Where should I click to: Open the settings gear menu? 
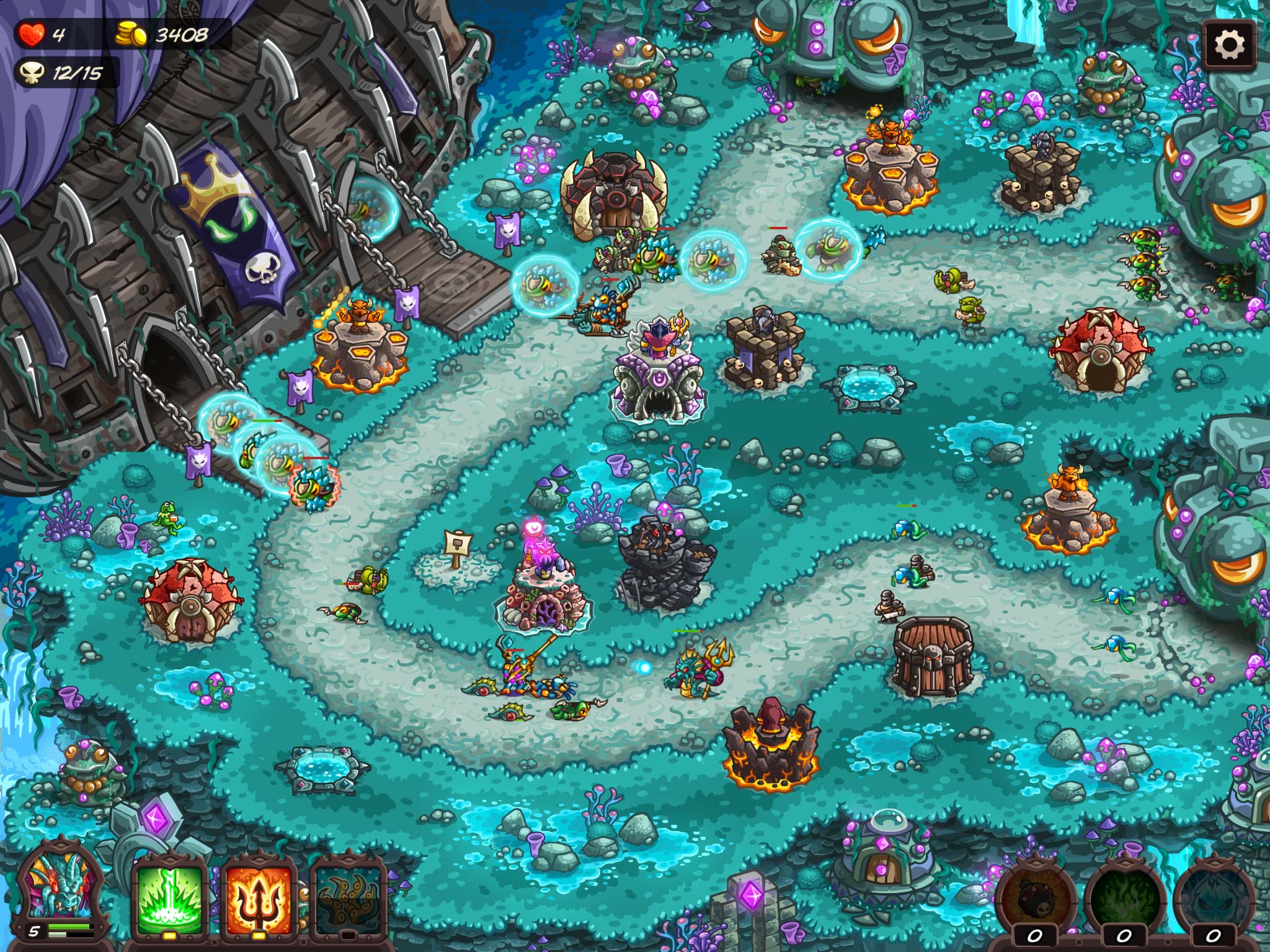[x=1228, y=45]
